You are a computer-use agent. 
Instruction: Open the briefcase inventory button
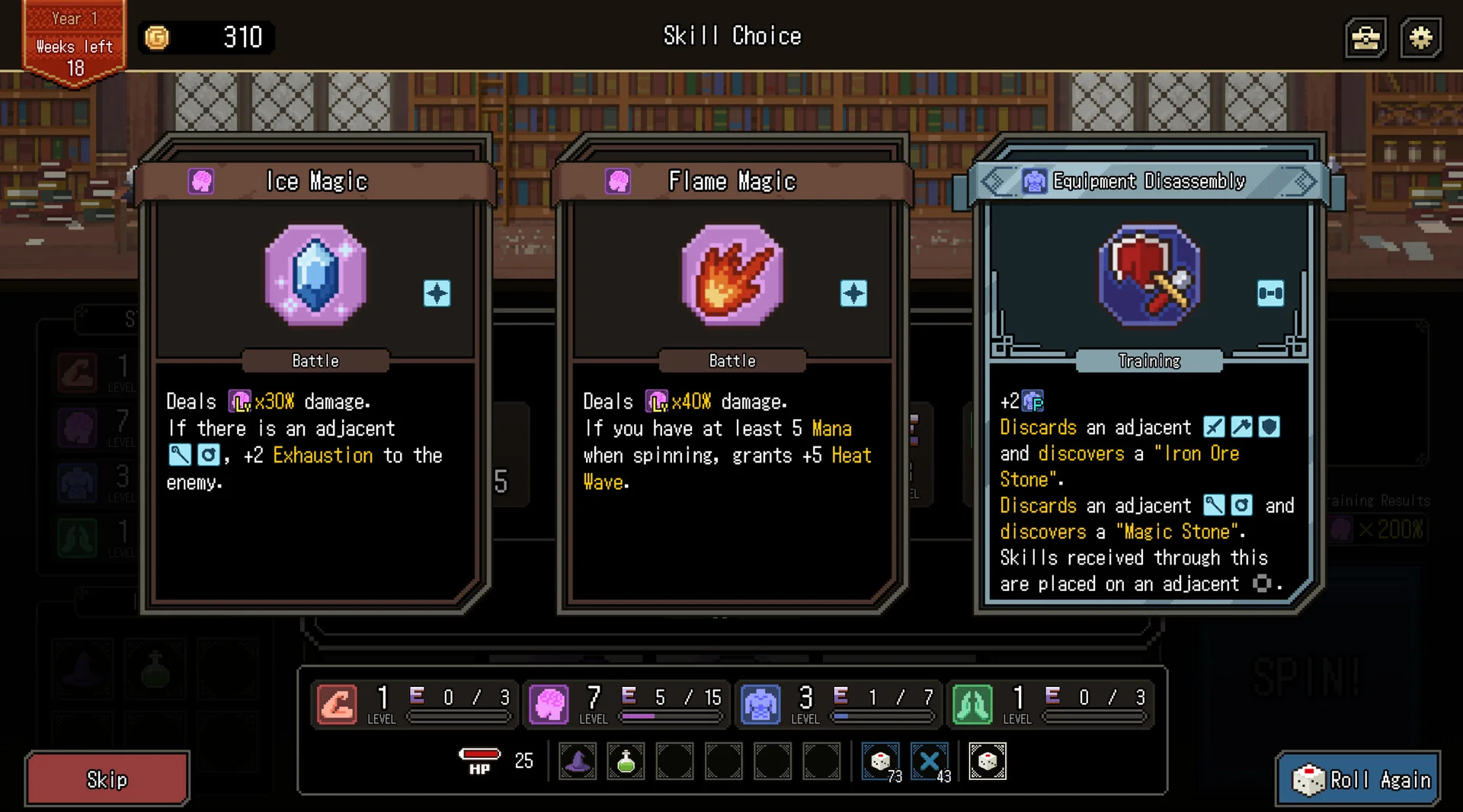pos(1366,38)
